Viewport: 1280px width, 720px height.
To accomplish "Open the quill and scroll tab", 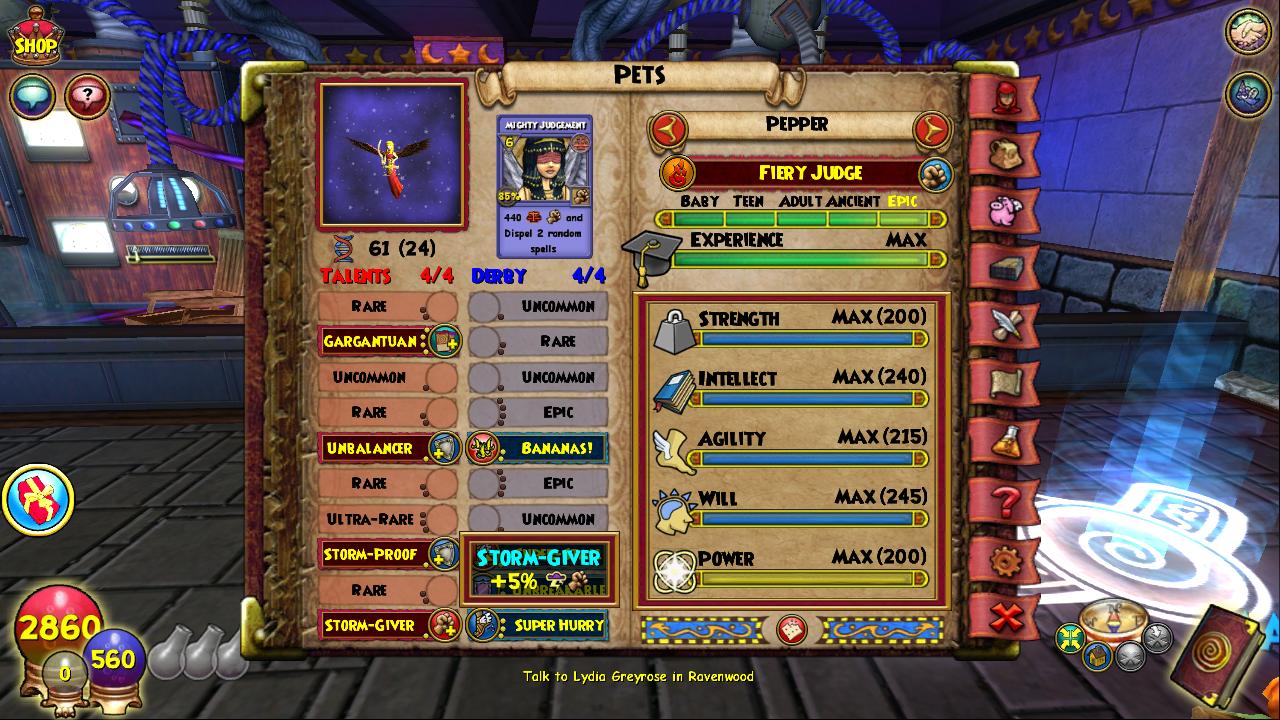I will 1005,325.
